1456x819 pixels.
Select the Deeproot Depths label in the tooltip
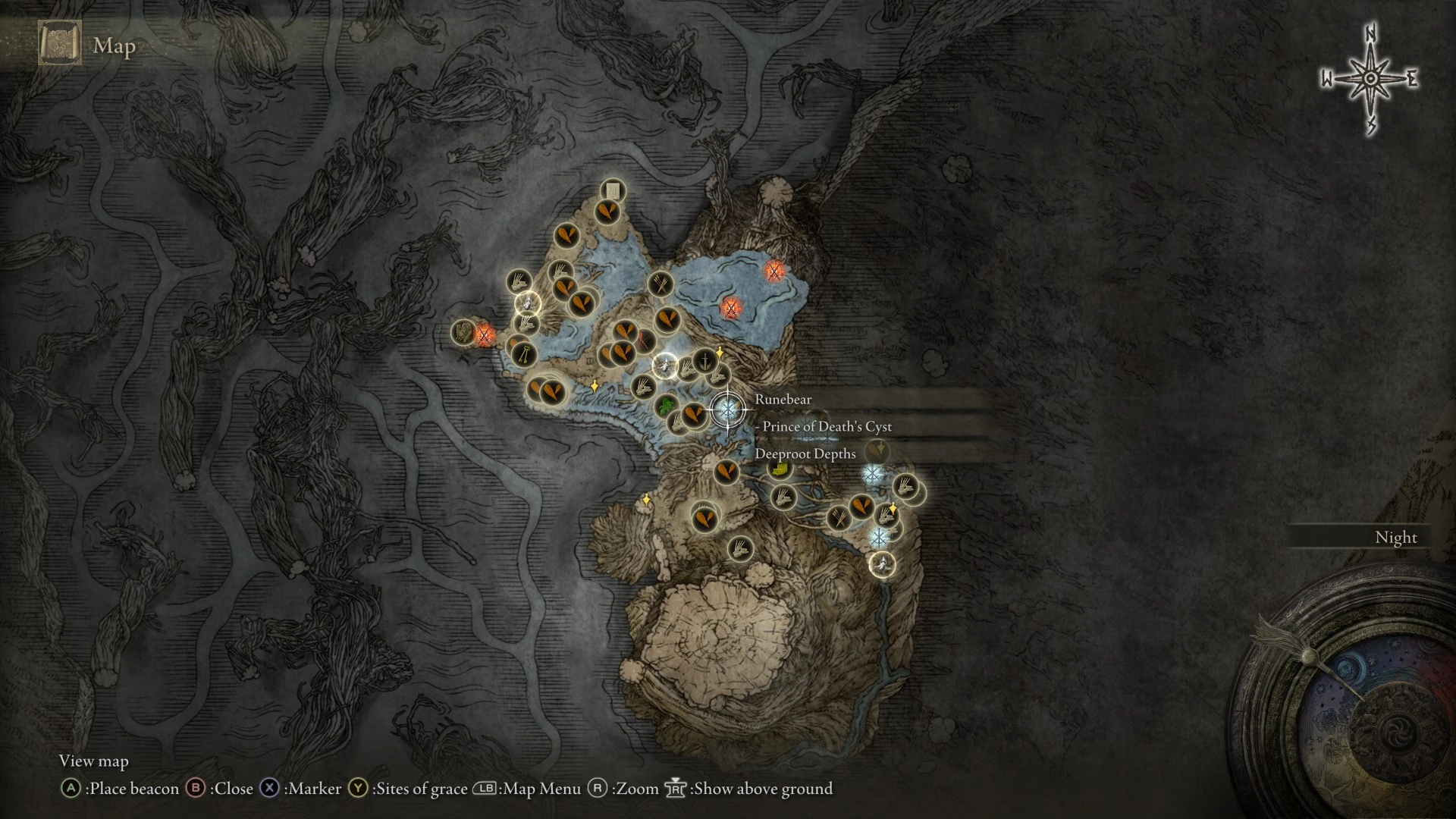click(805, 453)
